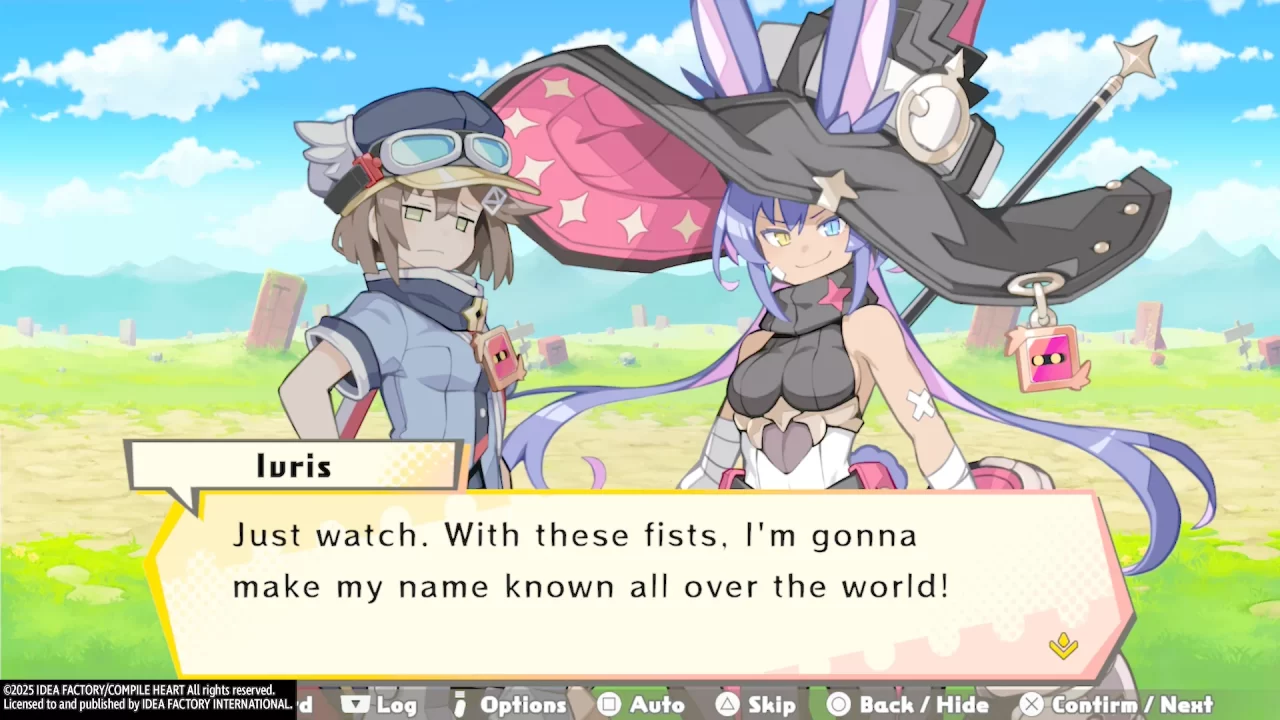The height and width of the screenshot is (720, 1280).
Task: Click the small book charm on Ivris's chest
Action: click(497, 353)
